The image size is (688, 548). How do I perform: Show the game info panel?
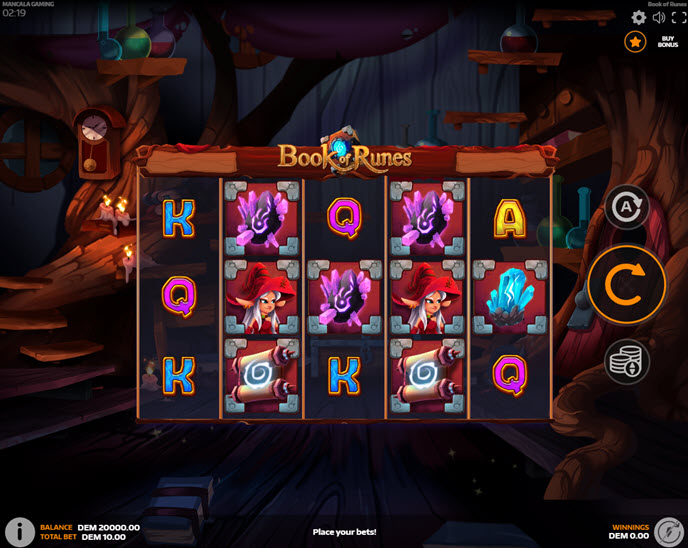tap(18, 531)
